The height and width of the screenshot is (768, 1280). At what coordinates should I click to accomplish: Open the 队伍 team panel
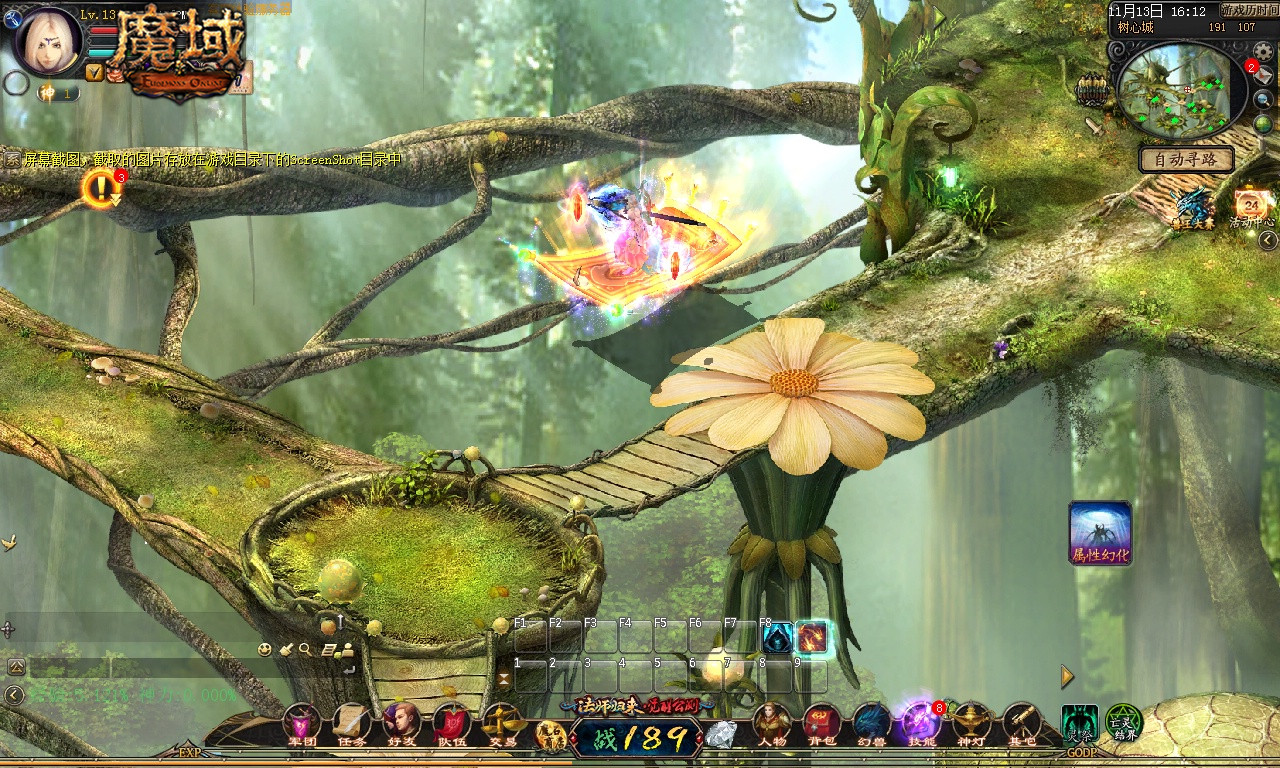coord(452,724)
